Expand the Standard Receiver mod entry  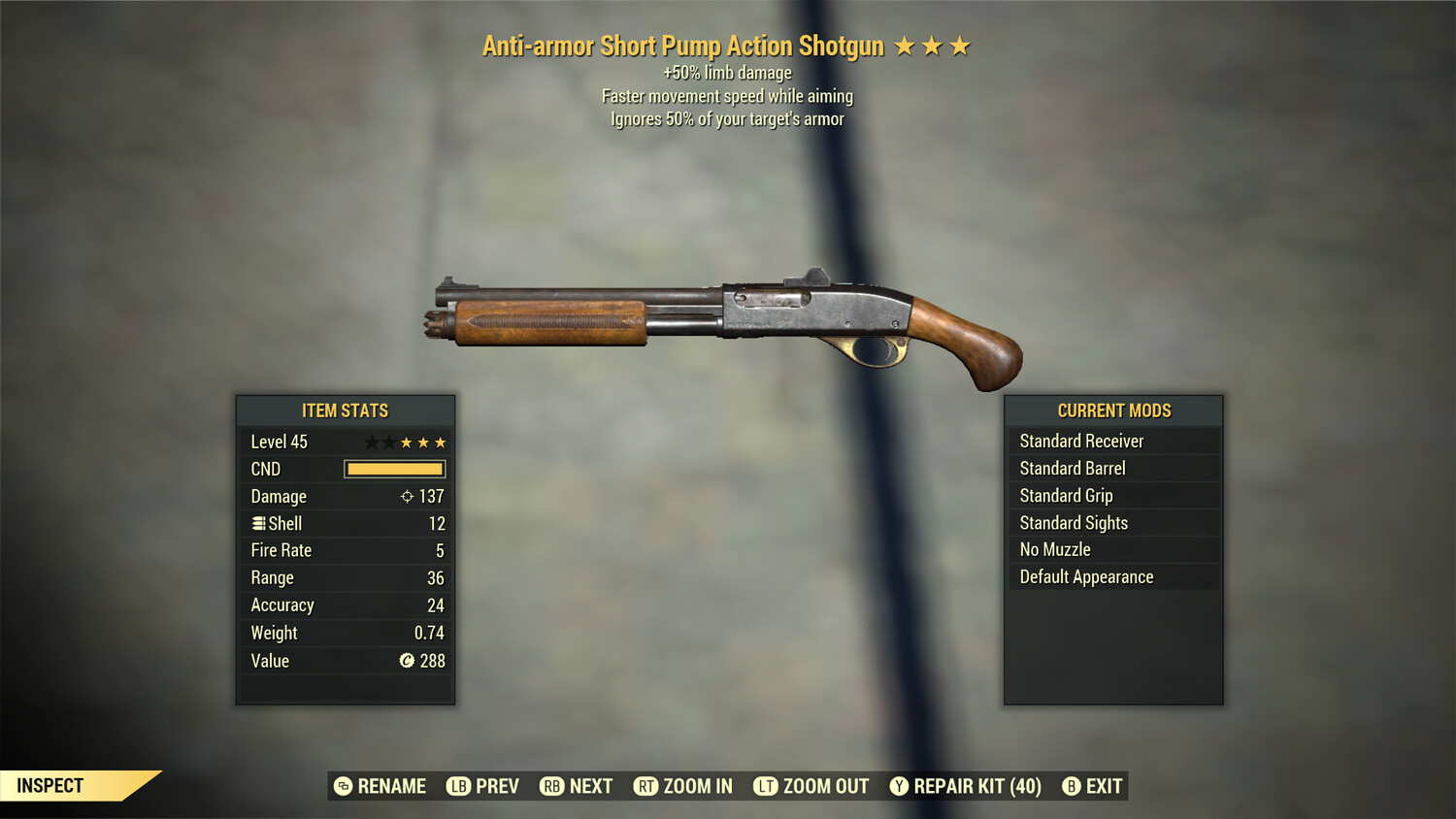point(1113,441)
